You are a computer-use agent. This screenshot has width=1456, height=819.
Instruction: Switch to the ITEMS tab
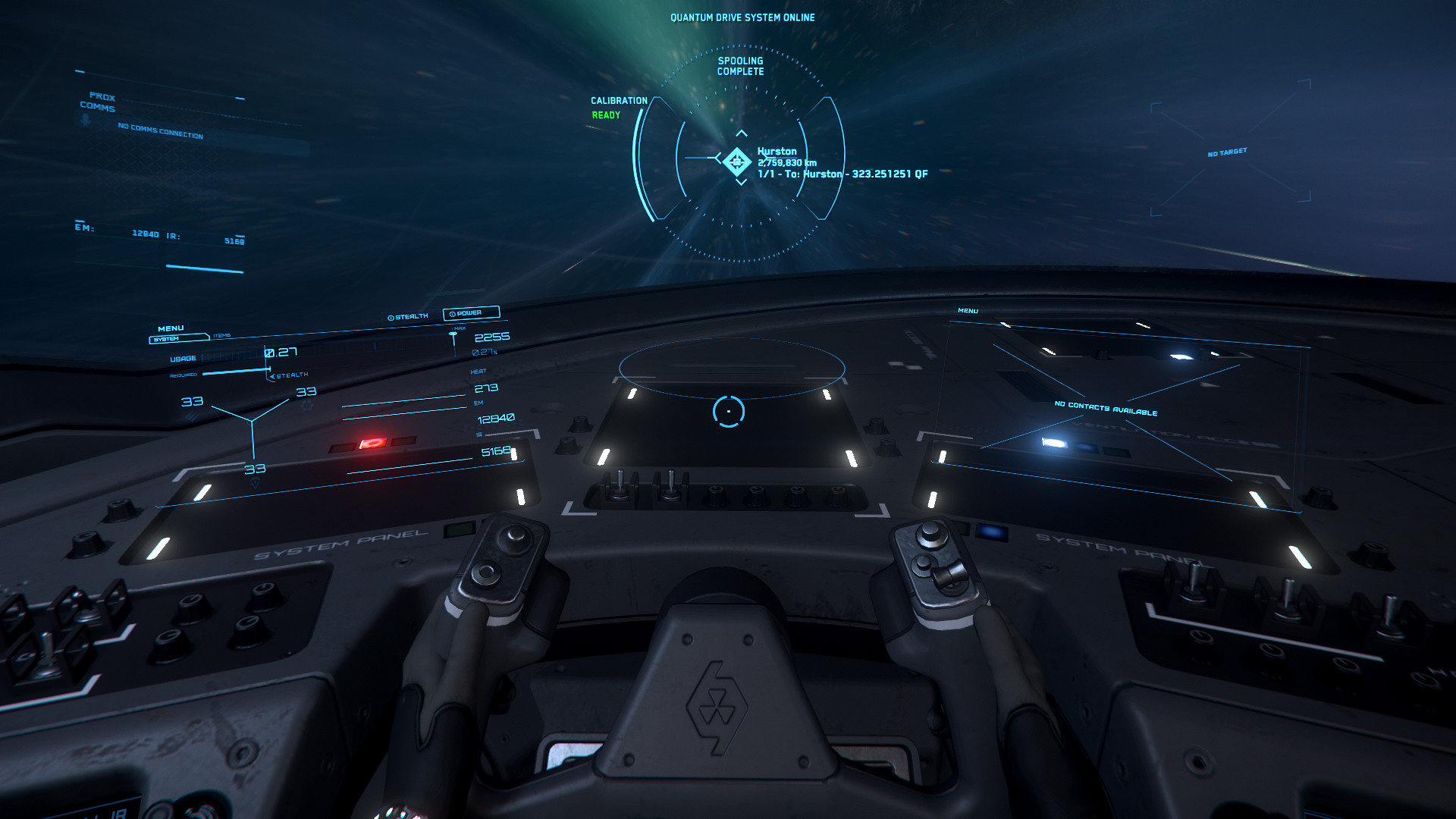[x=221, y=335]
